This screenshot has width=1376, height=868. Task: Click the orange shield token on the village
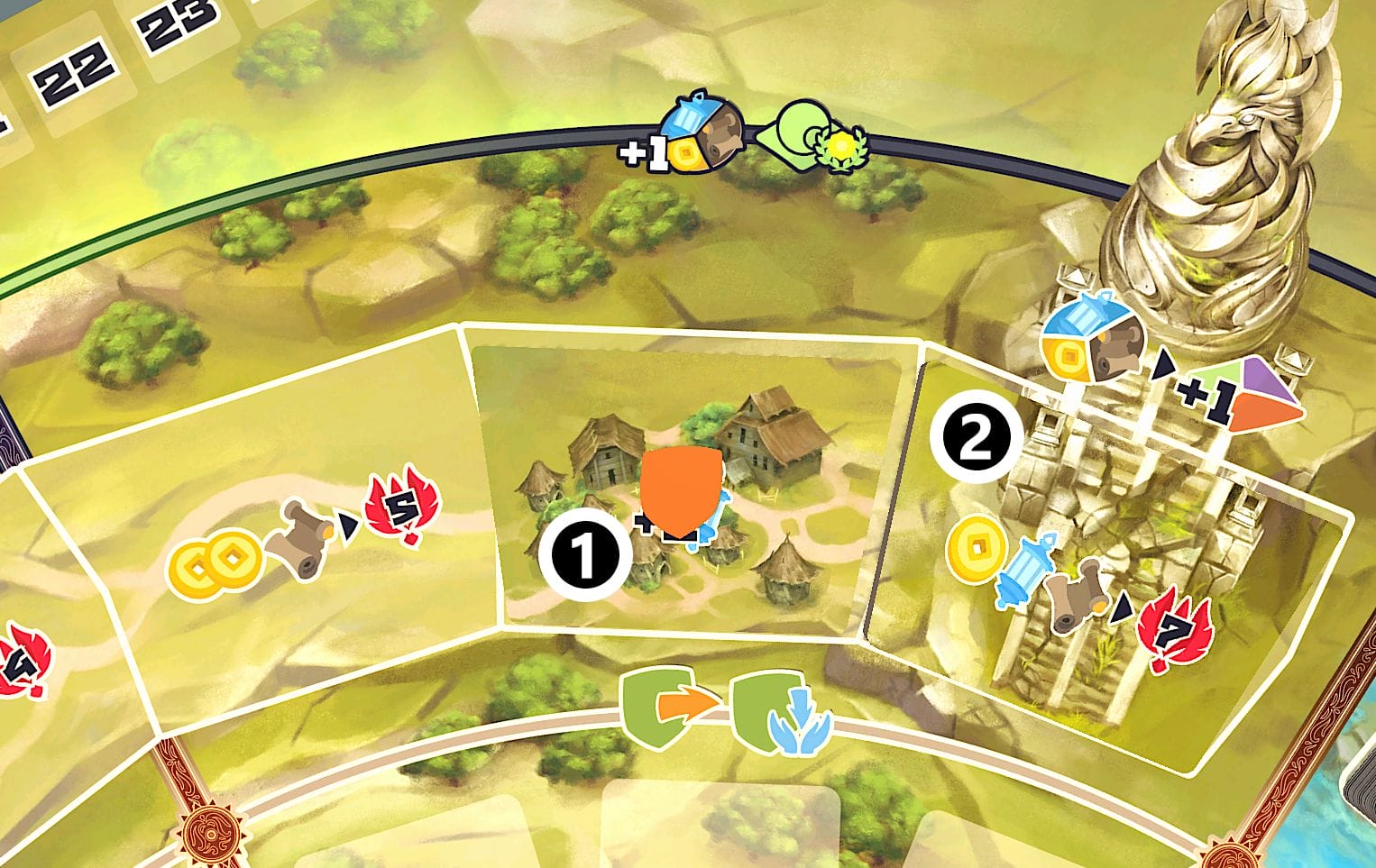coord(682,493)
